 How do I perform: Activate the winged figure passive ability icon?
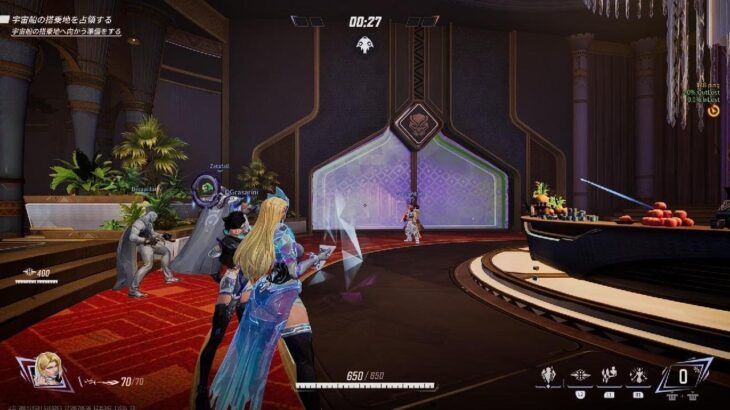[549, 377]
